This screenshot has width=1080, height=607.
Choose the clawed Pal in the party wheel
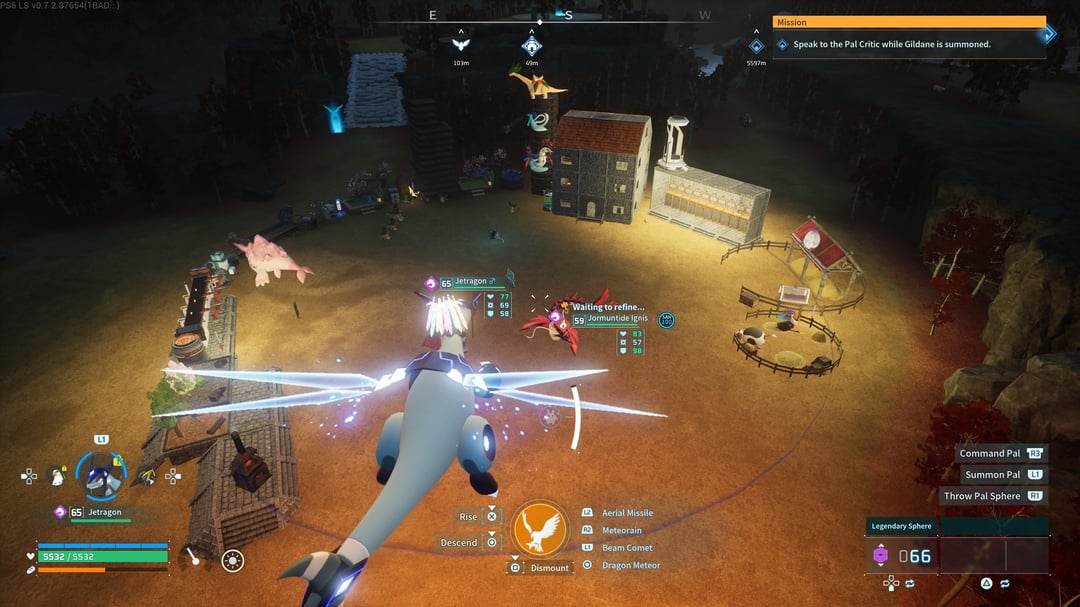click(146, 477)
